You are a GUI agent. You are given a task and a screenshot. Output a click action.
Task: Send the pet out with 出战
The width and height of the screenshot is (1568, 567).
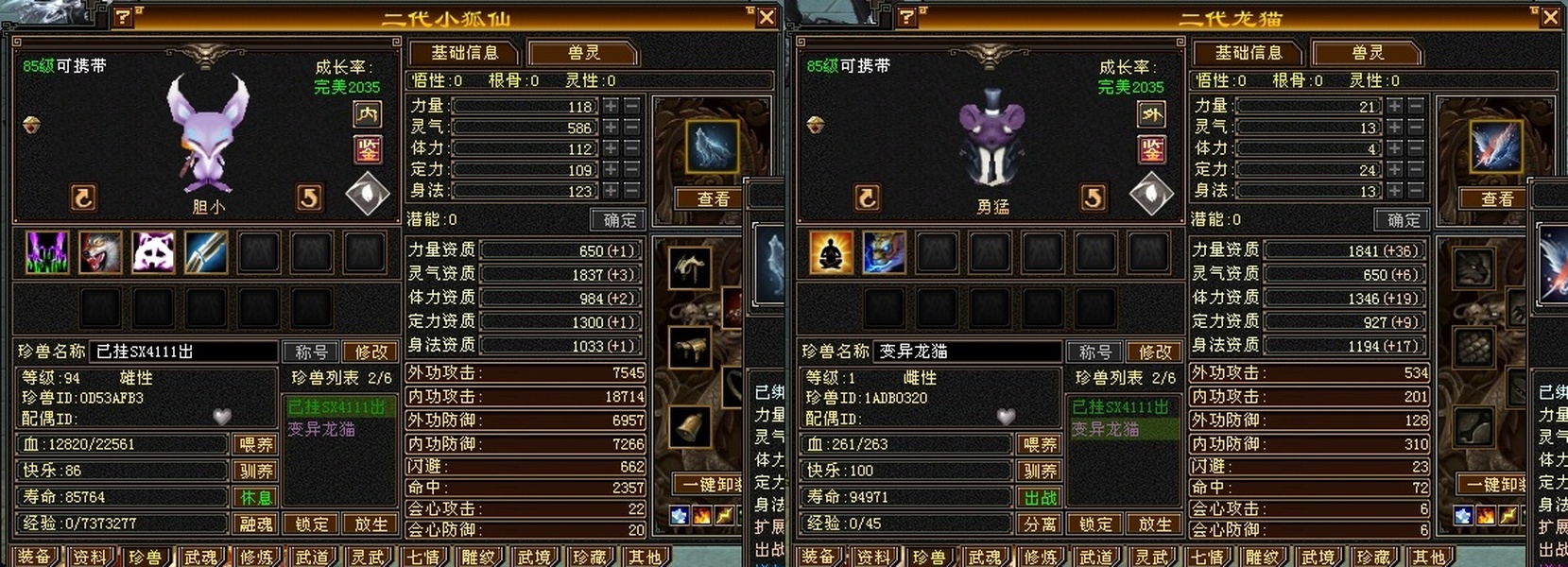[x=1040, y=497]
